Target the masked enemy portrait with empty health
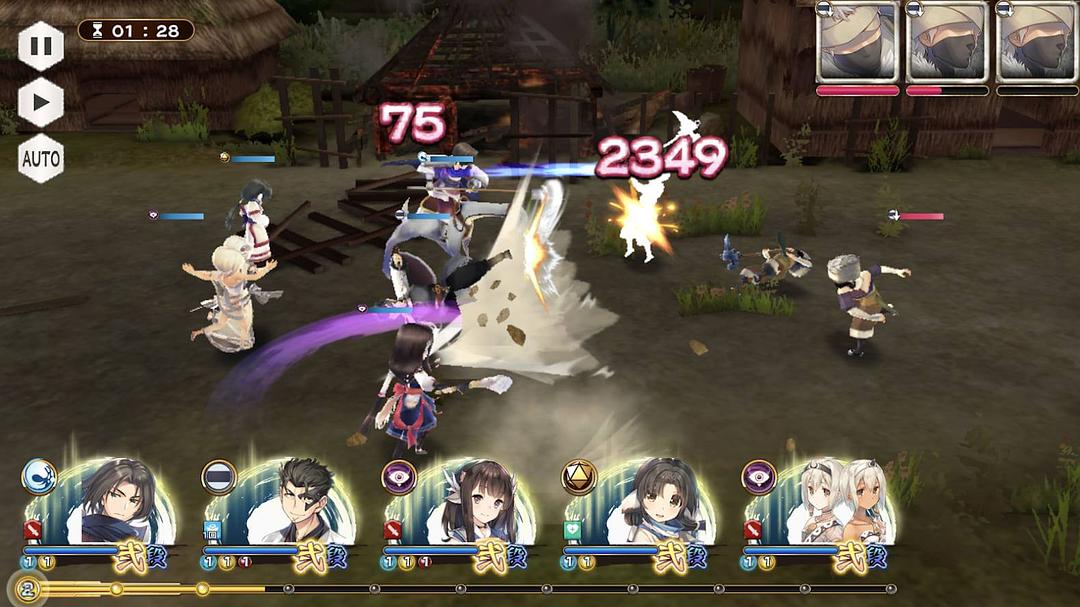This screenshot has width=1080, height=607. (1036, 43)
